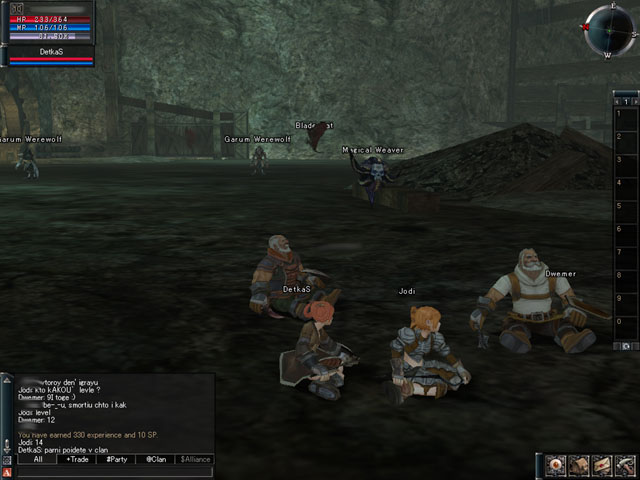Open the sealed envelope icon
The height and width of the screenshot is (480, 640).
tap(602, 465)
